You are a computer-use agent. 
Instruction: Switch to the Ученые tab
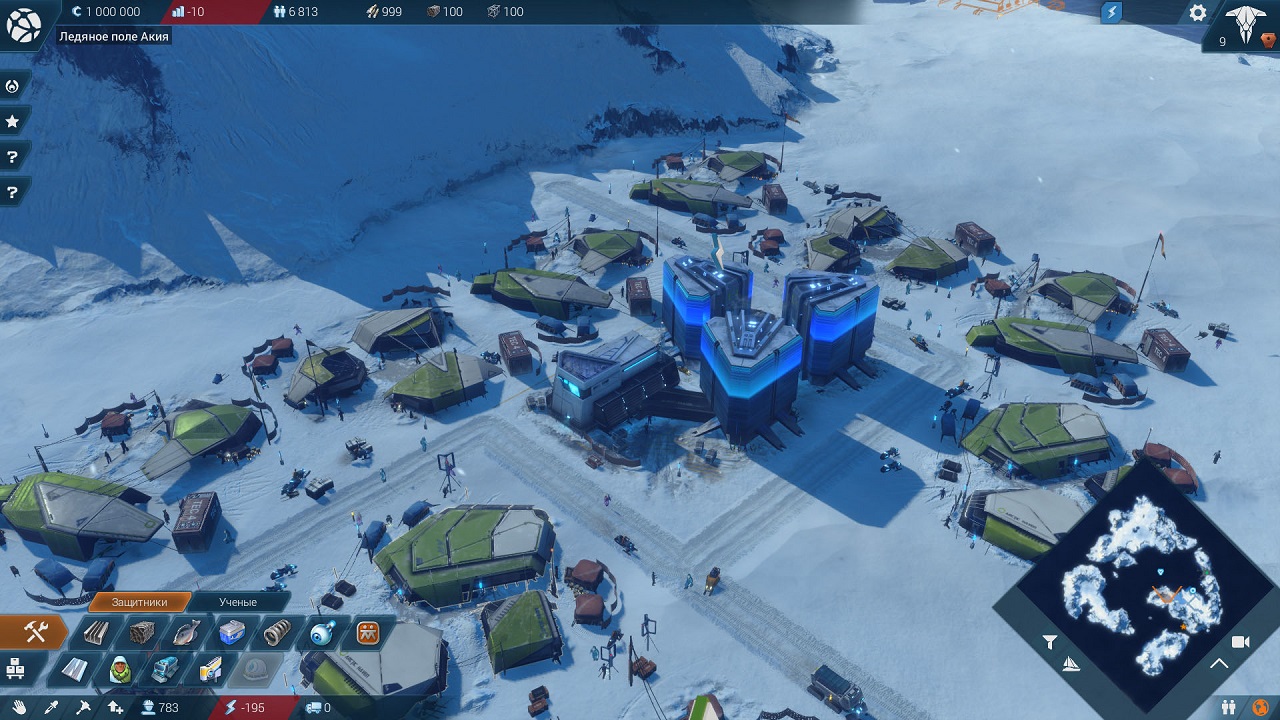[x=238, y=602]
